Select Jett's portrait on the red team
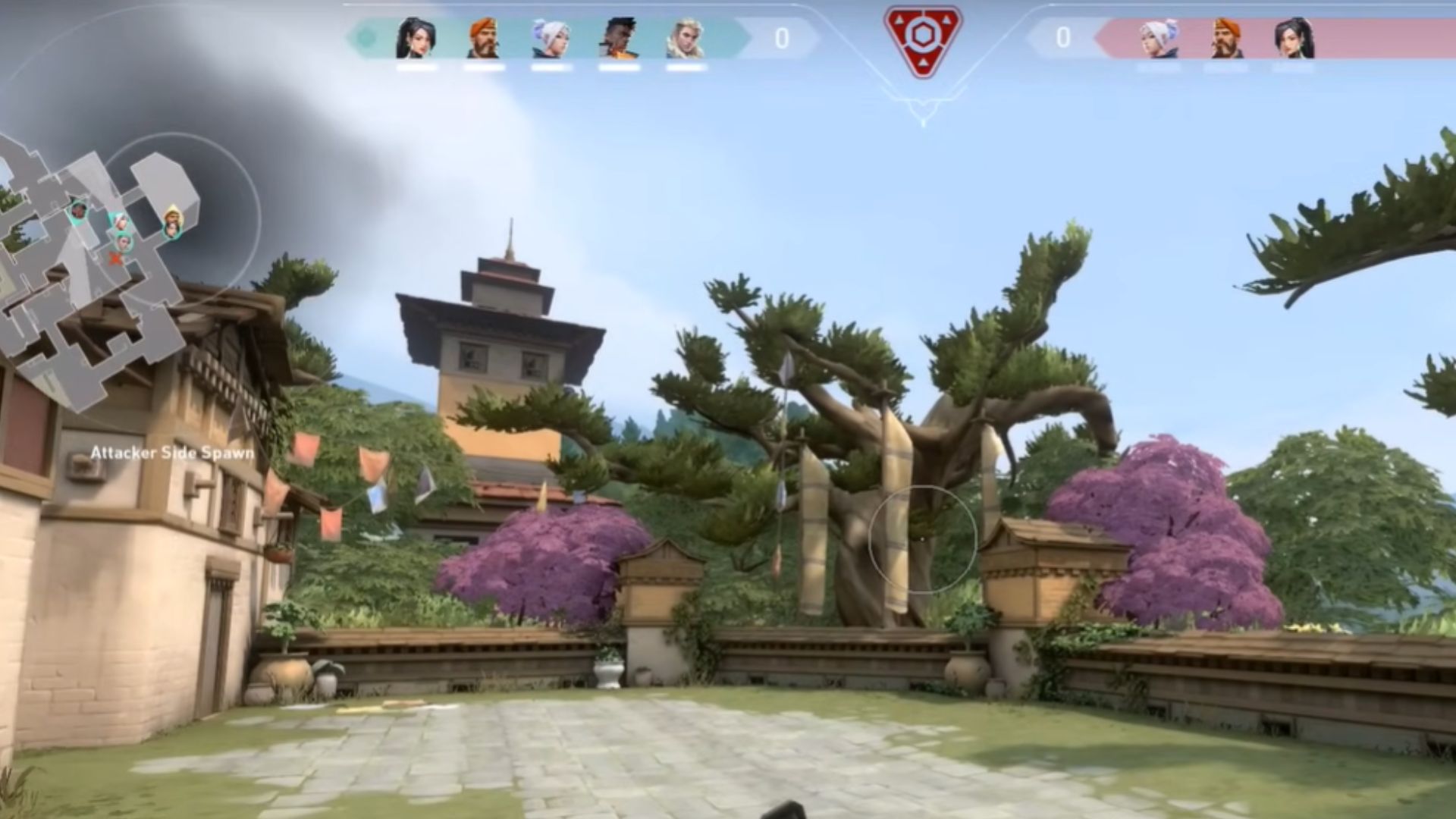1456x819 pixels. click(x=1158, y=38)
